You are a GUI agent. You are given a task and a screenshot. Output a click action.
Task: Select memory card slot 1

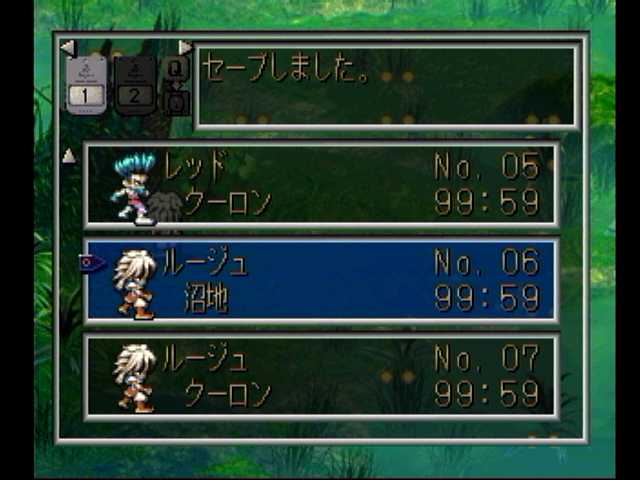click(86, 84)
